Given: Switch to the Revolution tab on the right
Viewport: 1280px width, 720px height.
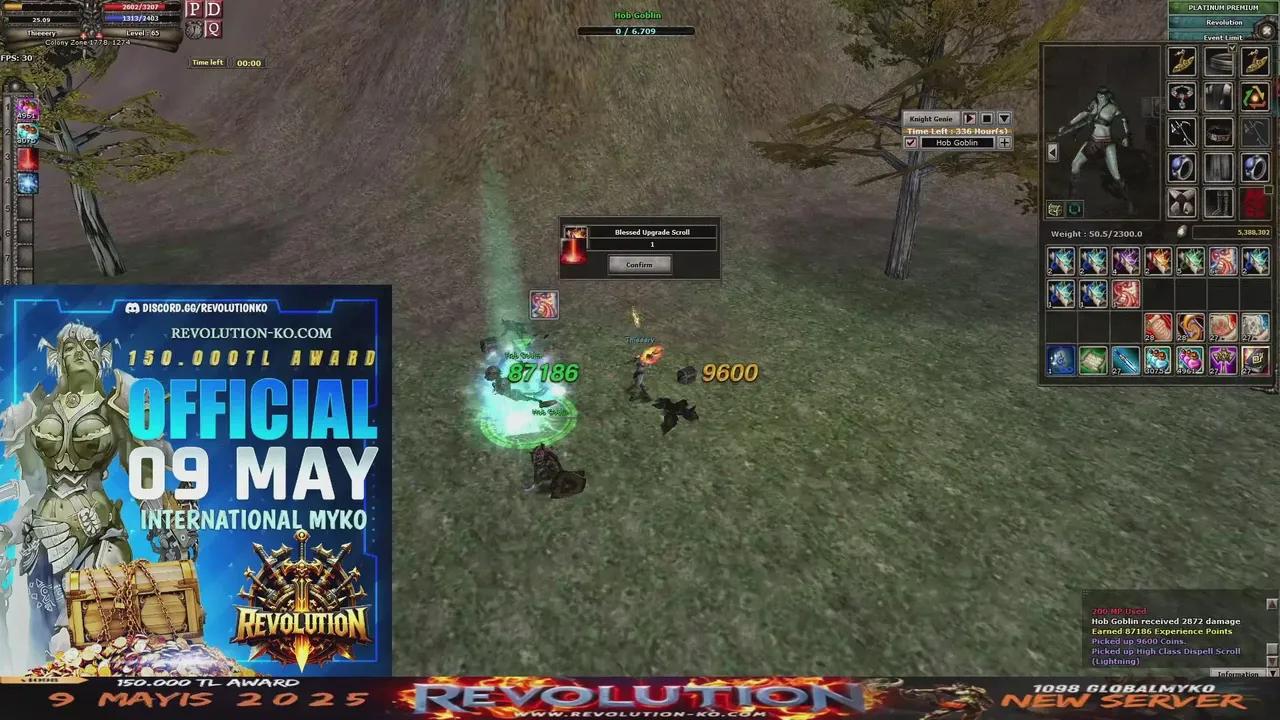Looking at the screenshot, I should 1222,22.
